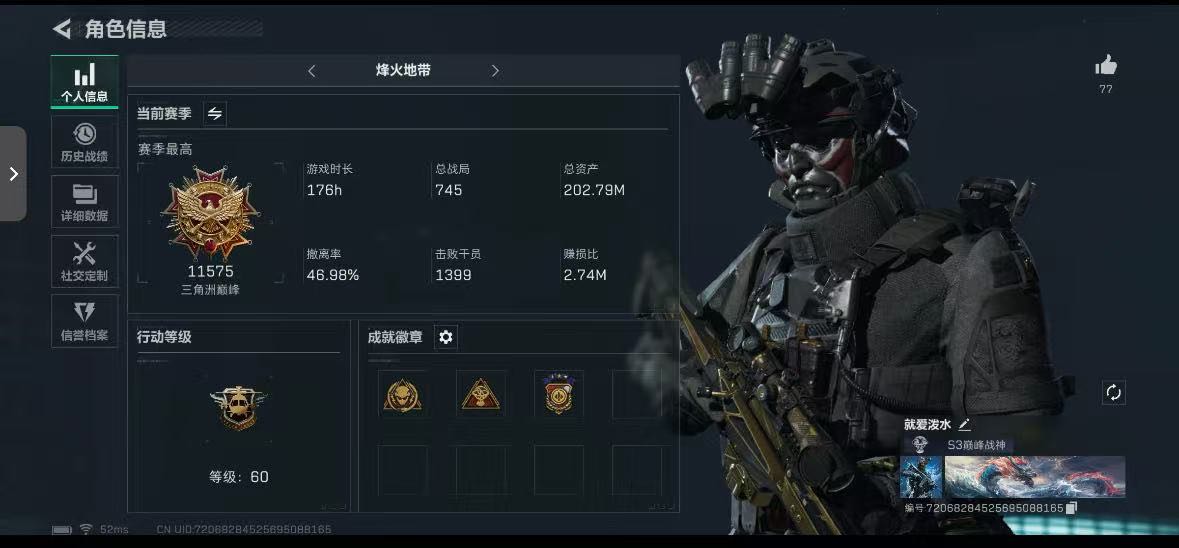
Task: Click the left arrow beside 烽火地带
Action: tap(312, 71)
